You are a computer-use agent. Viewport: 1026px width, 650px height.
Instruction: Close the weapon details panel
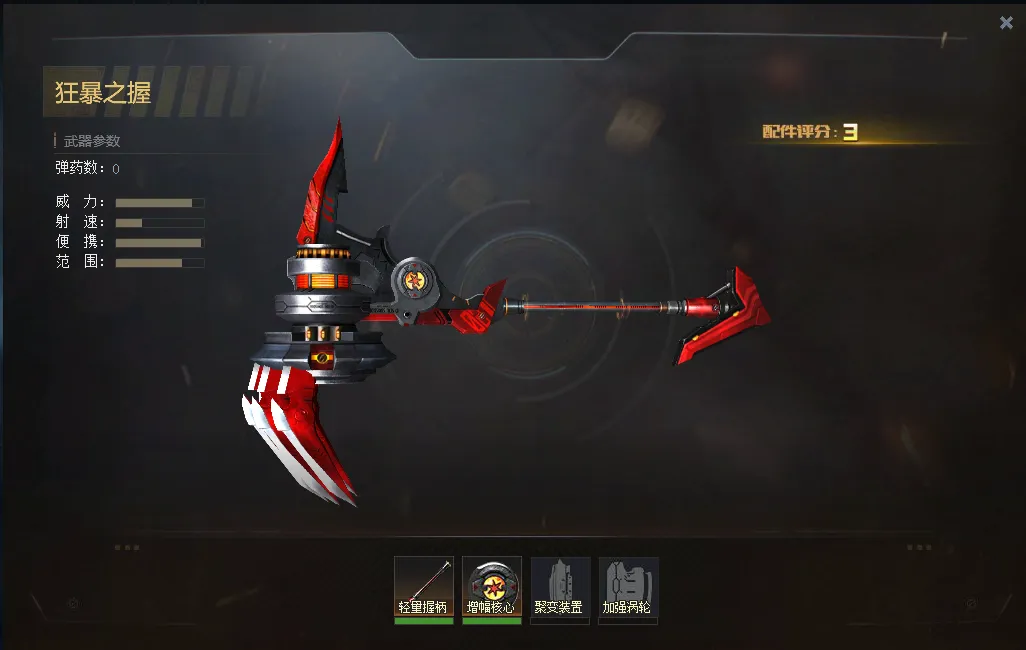point(1006,23)
